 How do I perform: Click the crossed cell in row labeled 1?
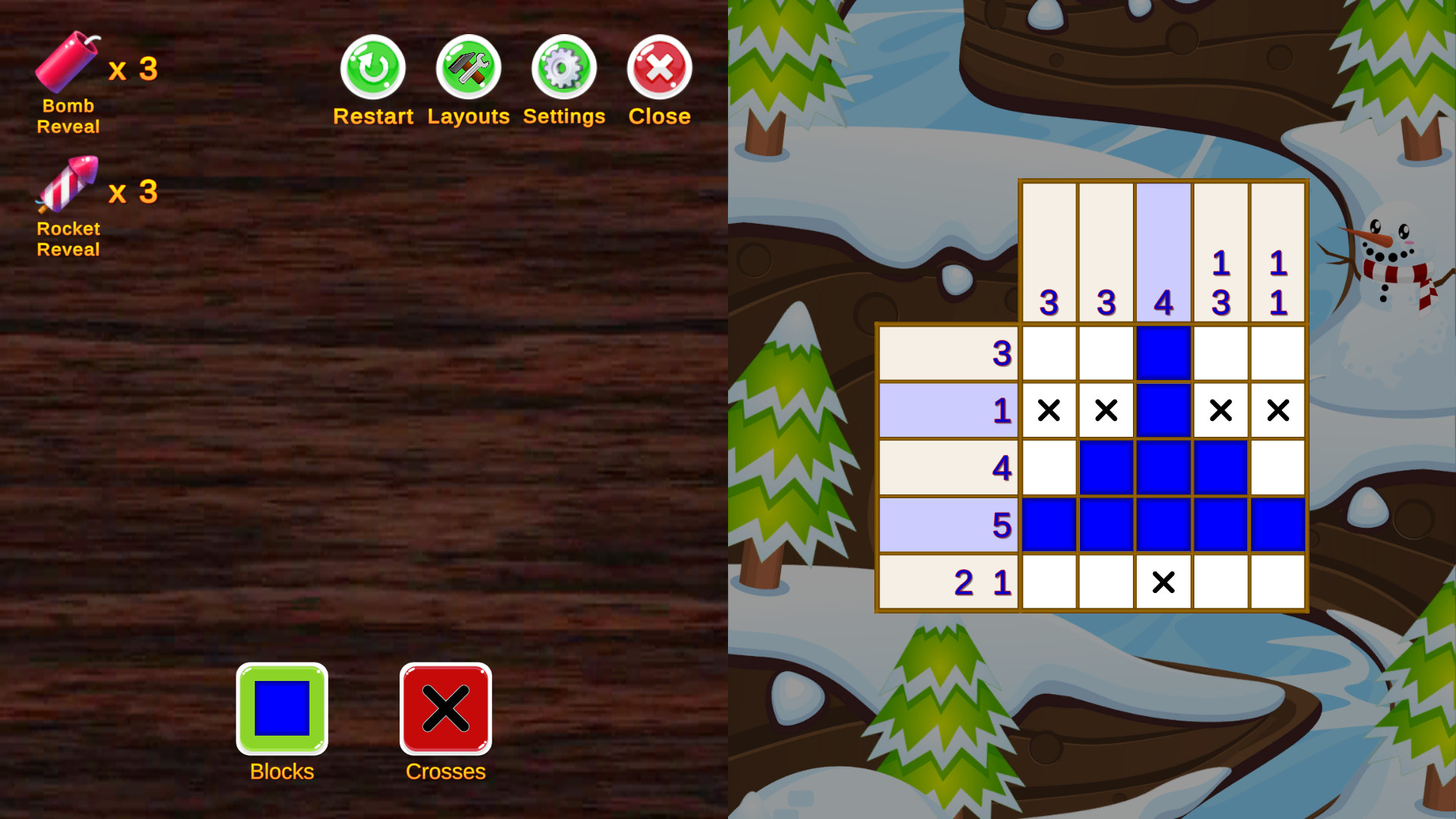[1049, 409]
